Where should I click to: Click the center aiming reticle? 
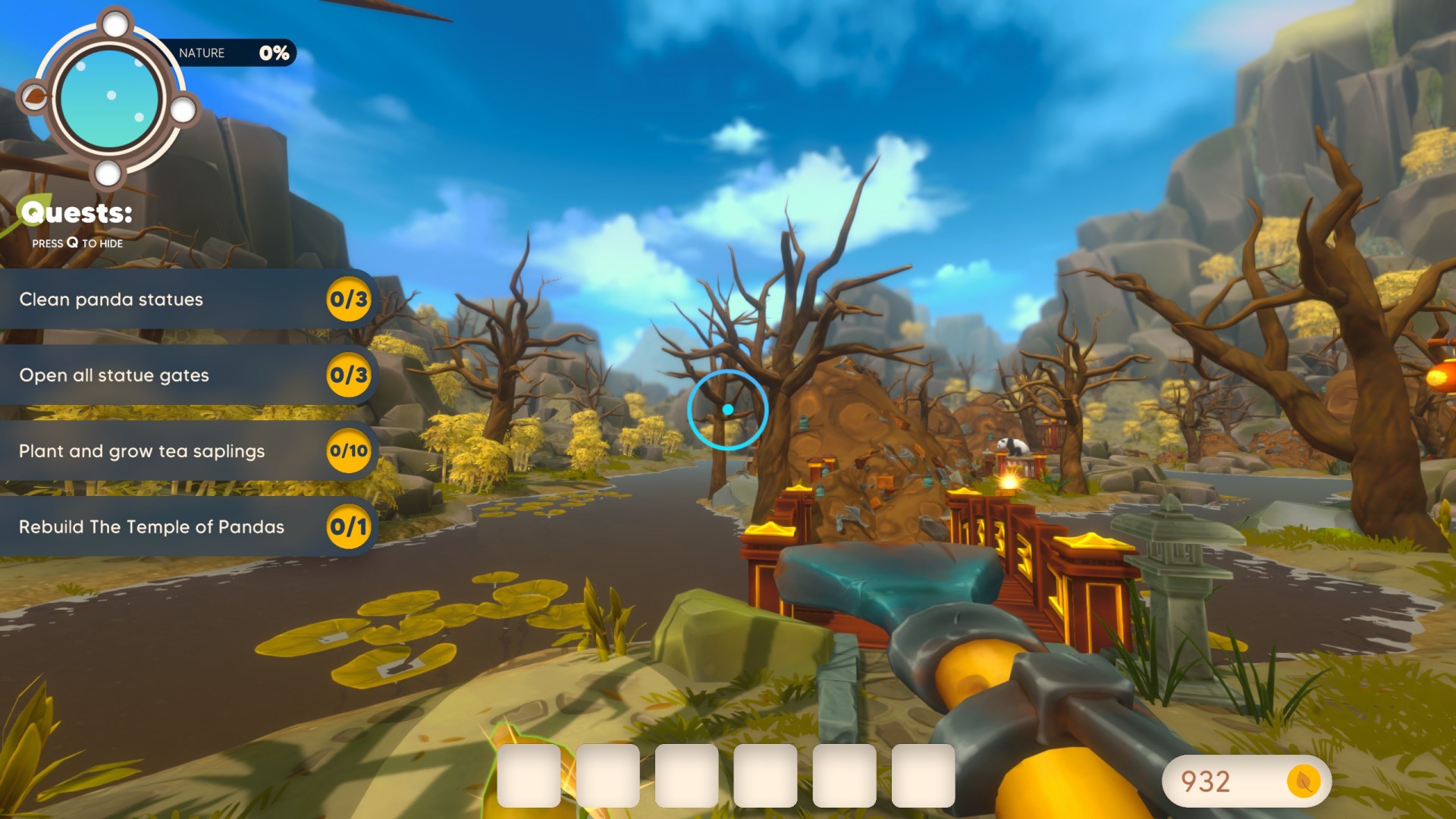(x=728, y=409)
